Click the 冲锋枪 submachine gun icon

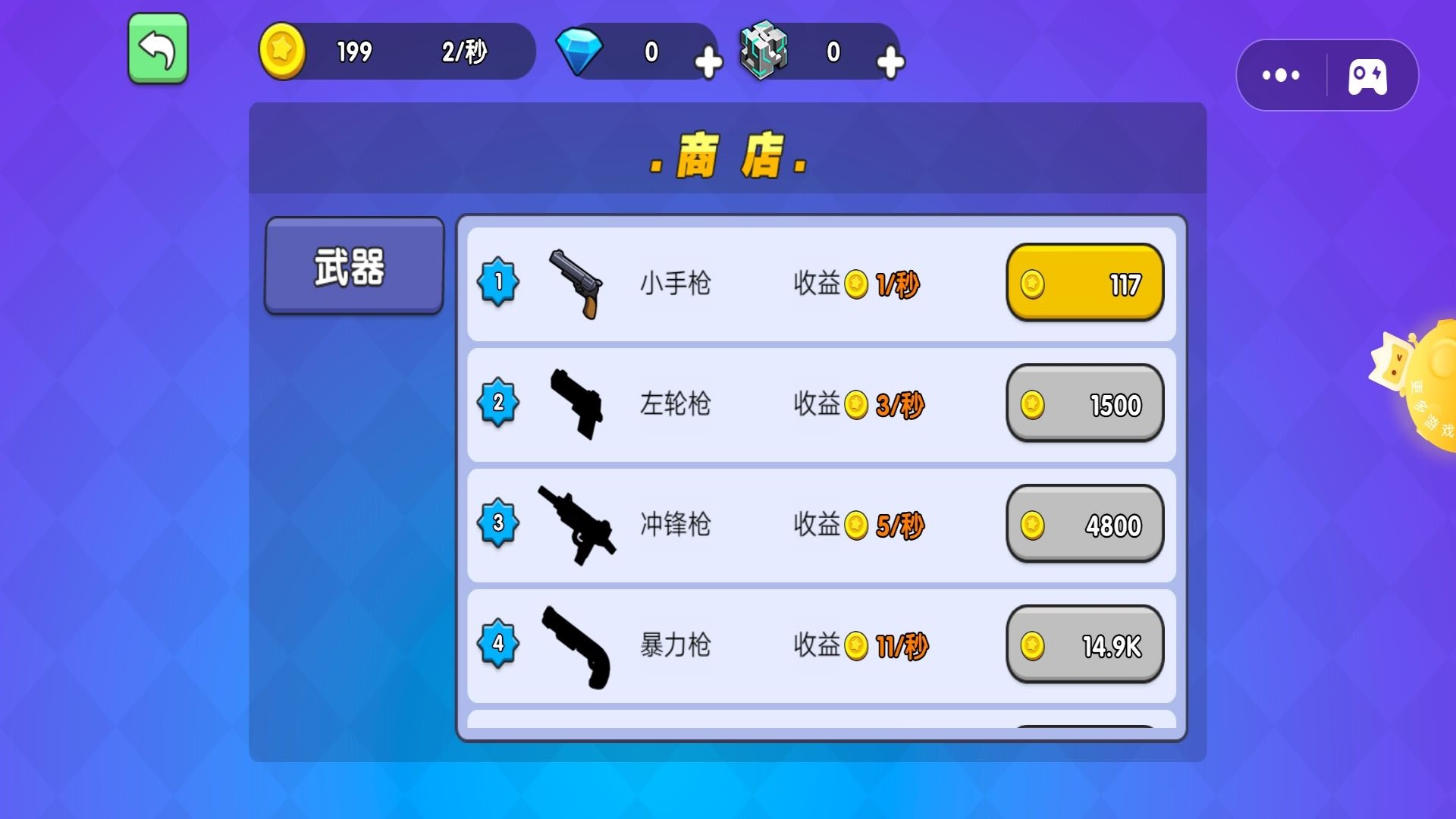click(576, 525)
